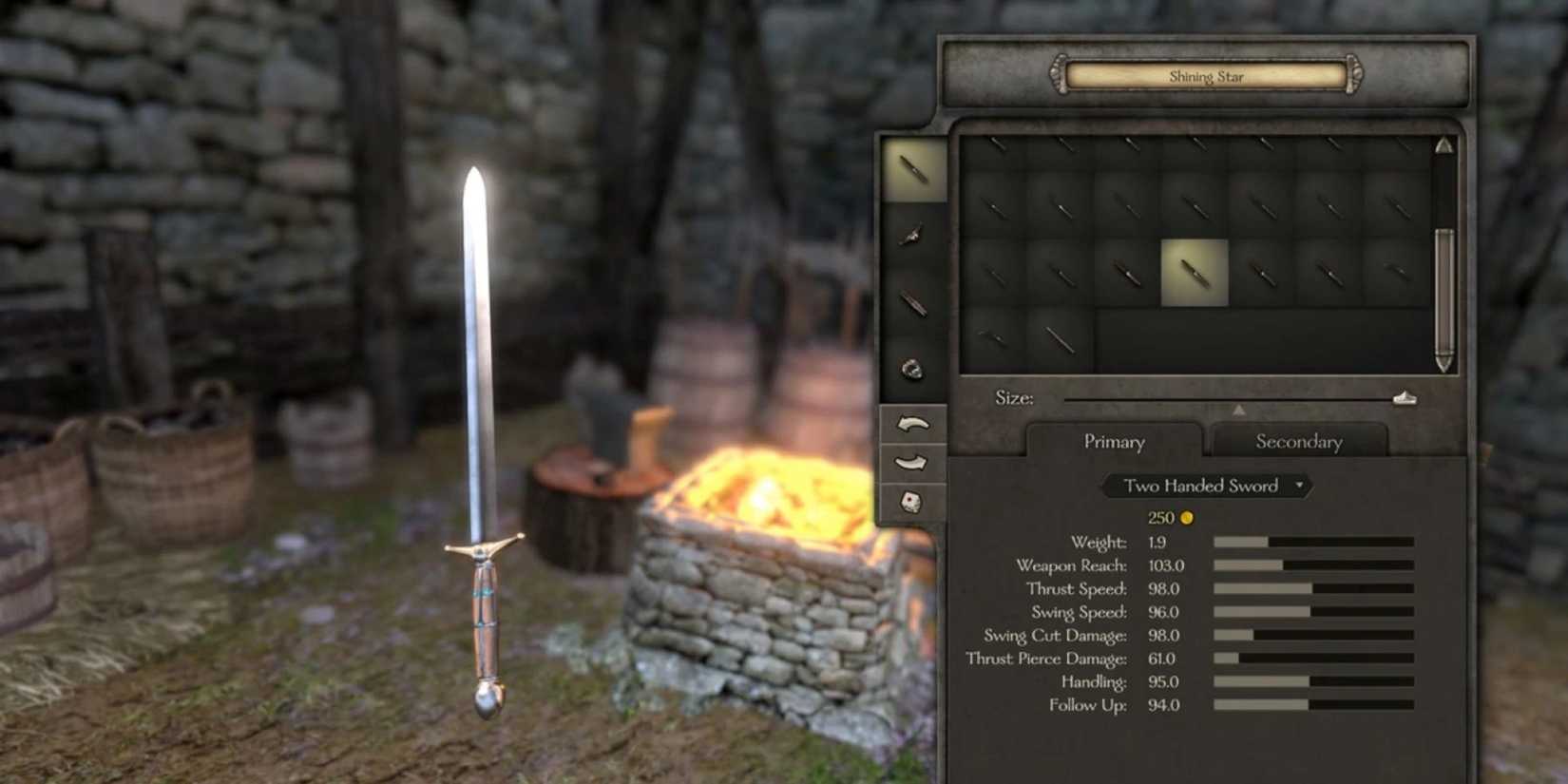
Task: Select the Primary stats tab
Action: 1114,441
